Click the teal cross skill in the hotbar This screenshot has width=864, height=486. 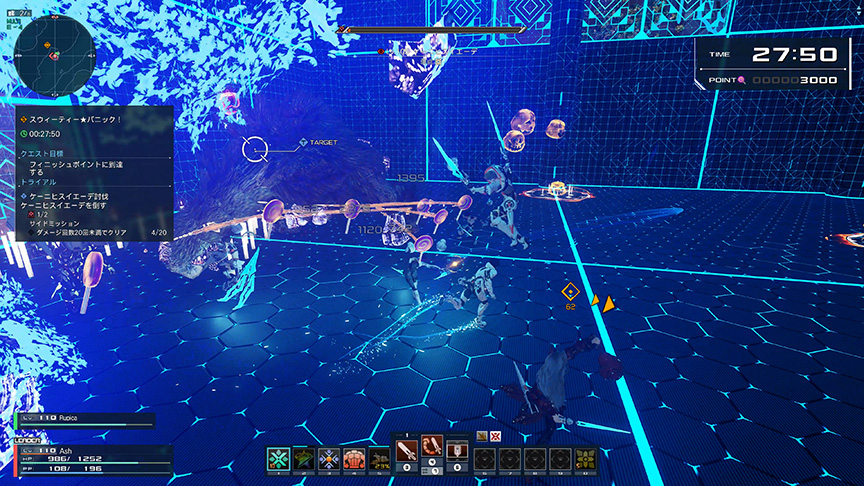(278, 459)
